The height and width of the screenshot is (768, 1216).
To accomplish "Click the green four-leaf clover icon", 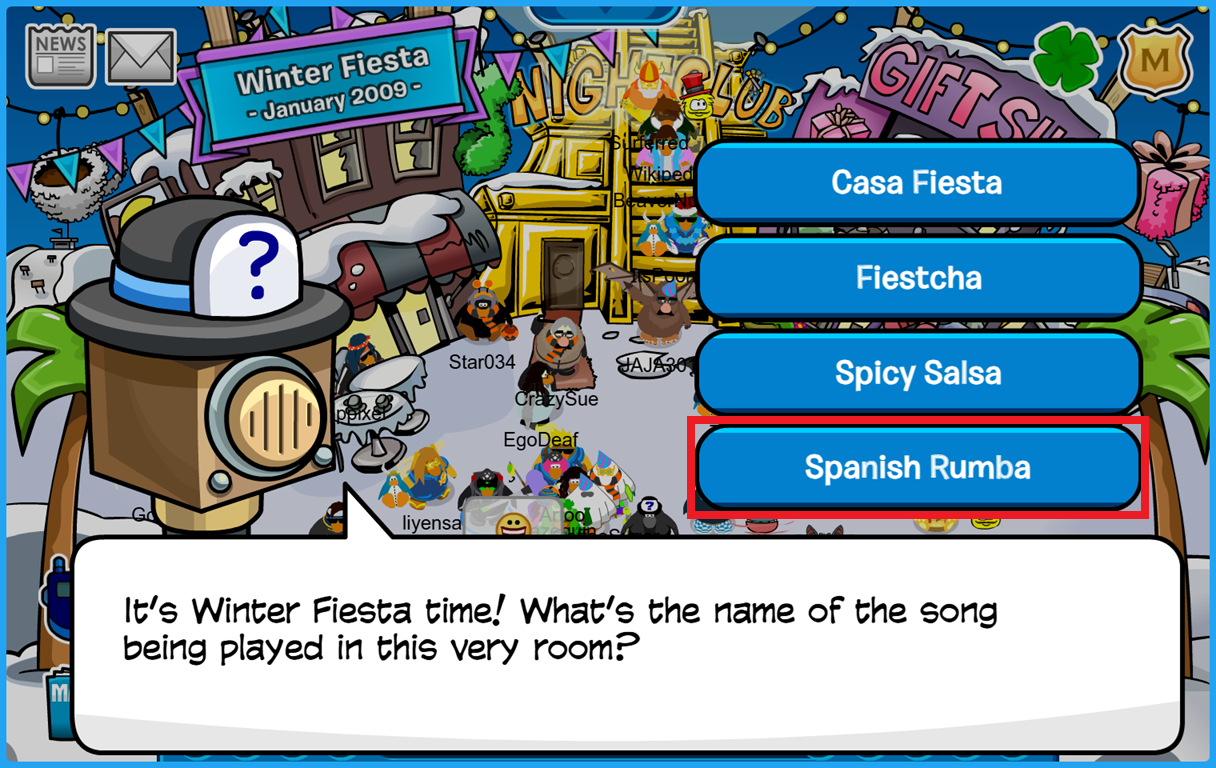I will coord(1068,58).
